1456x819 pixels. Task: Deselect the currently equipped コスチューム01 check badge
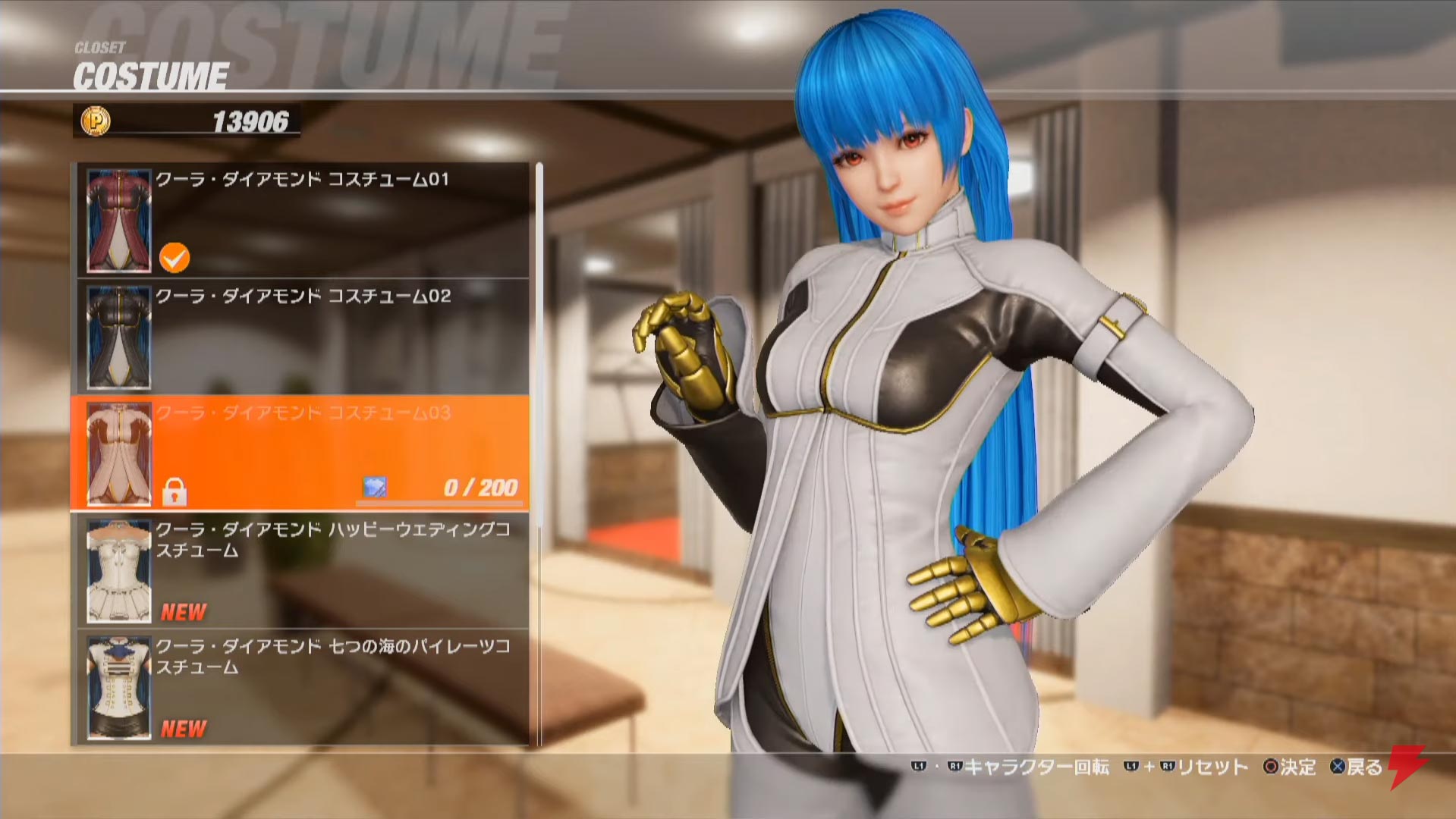tap(175, 258)
